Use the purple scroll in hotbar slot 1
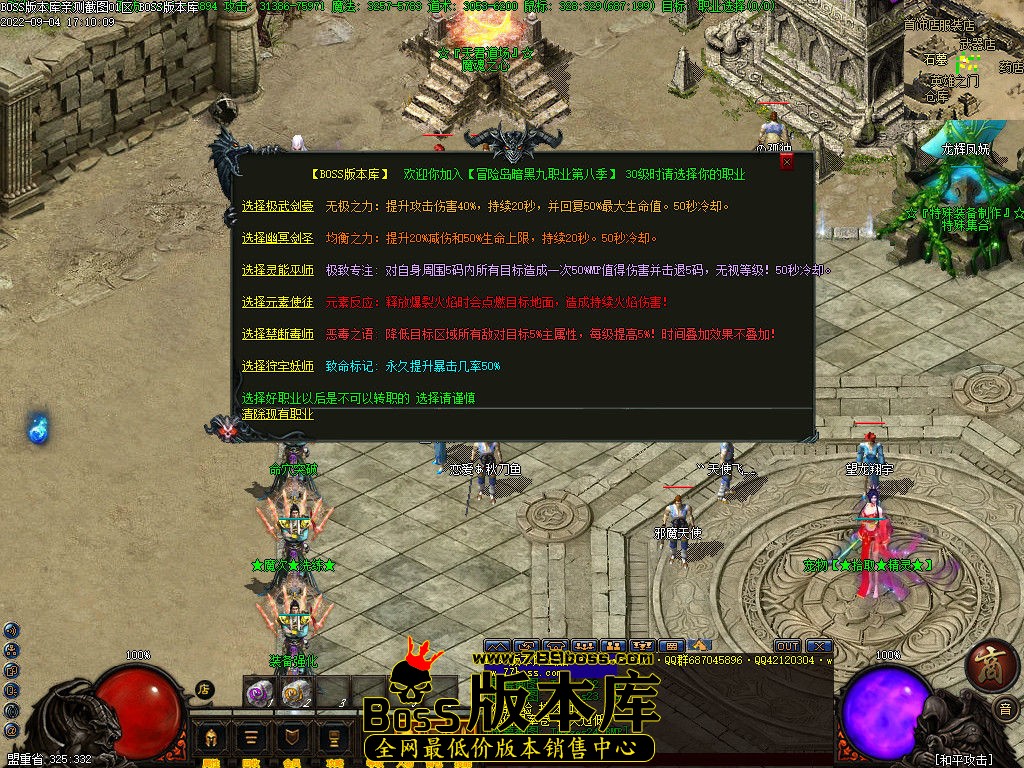The height and width of the screenshot is (768, 1024). point(260,691)
